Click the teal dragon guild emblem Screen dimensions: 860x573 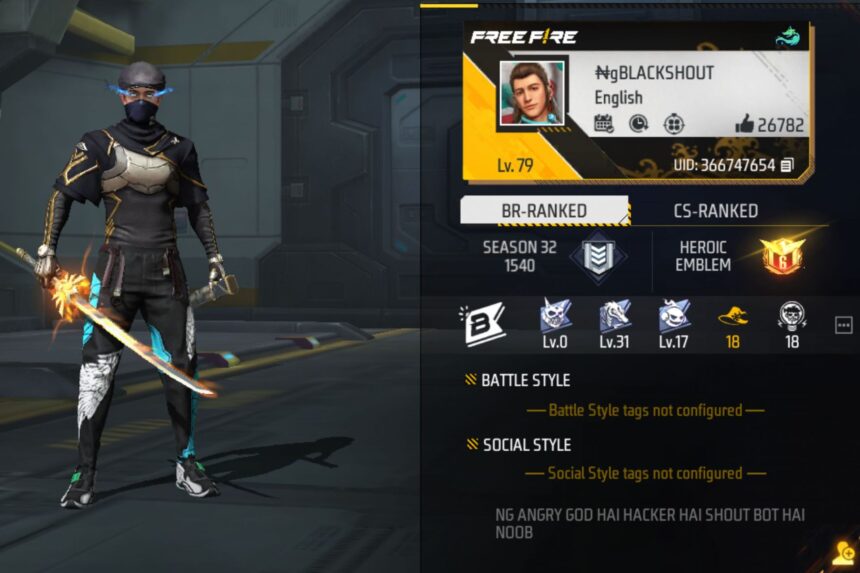pyautogui.click(x=788, y=37)
